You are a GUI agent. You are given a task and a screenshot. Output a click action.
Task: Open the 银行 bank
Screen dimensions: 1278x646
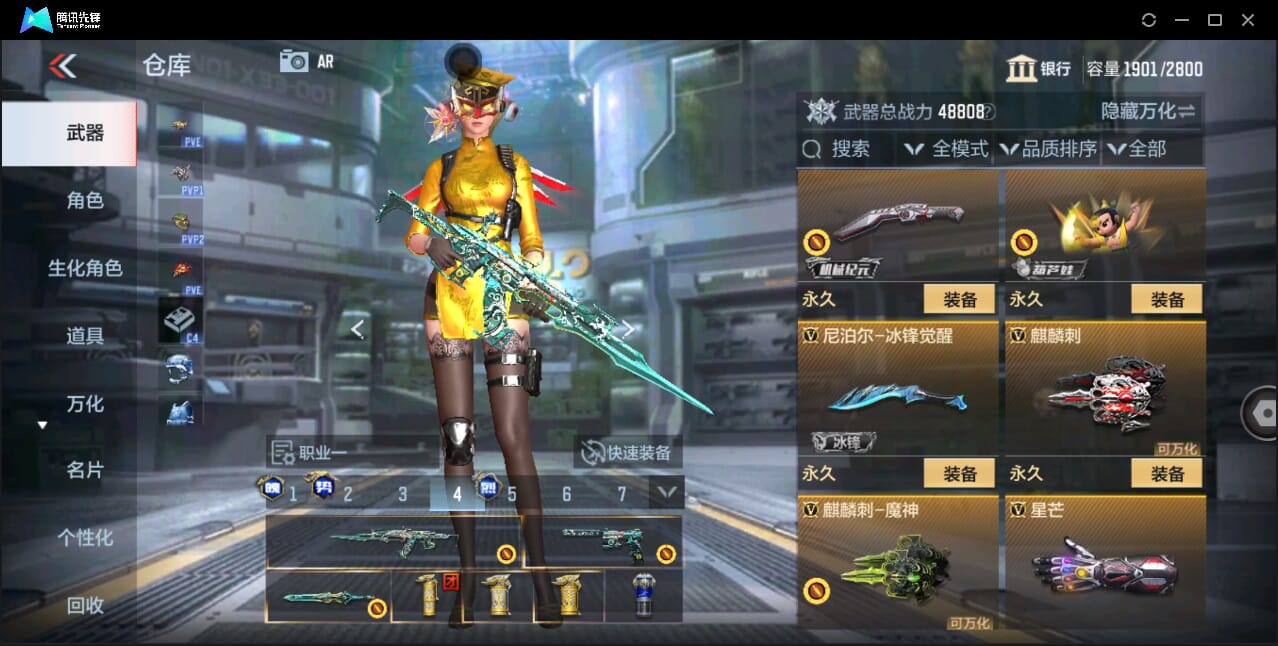tap(1039, 69)
